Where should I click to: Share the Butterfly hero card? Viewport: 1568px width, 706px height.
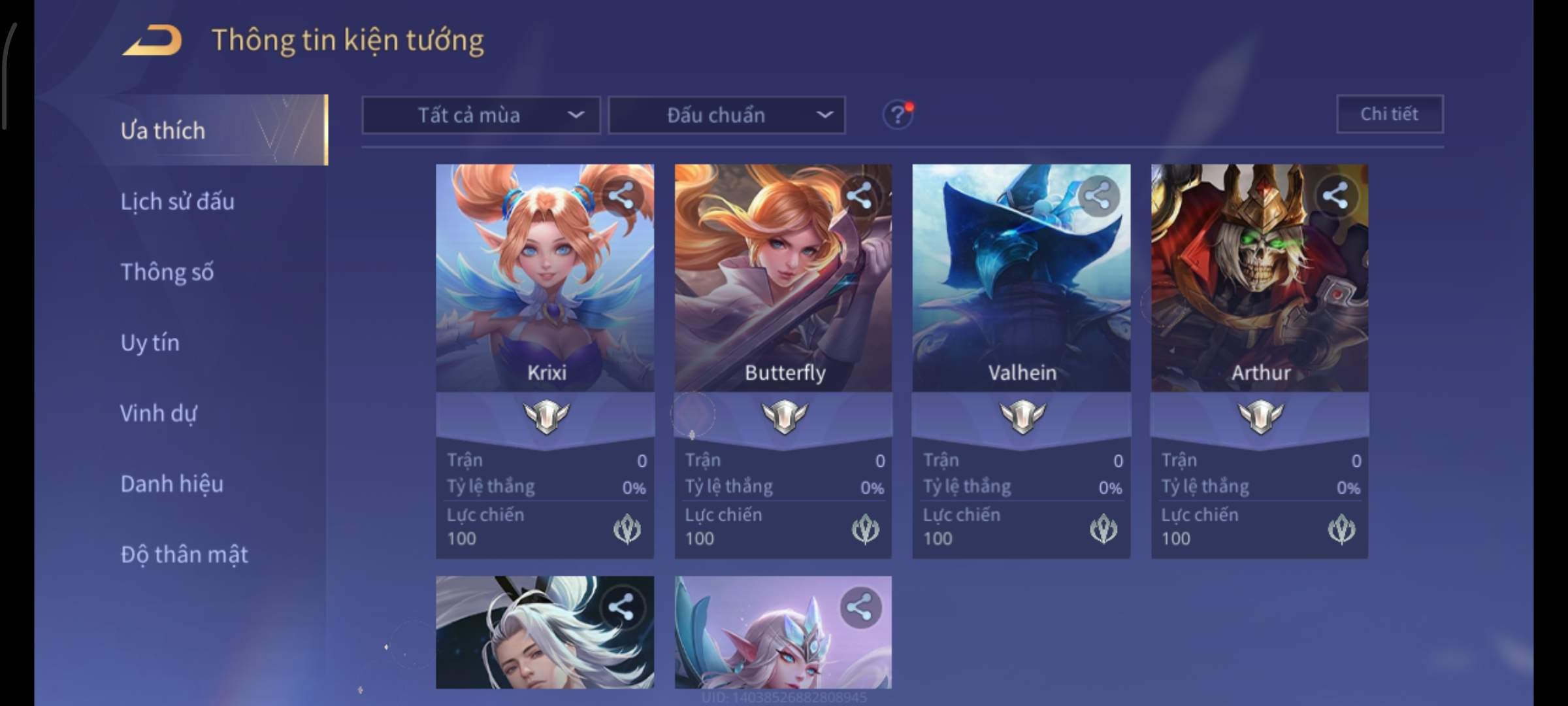point(859,195)
